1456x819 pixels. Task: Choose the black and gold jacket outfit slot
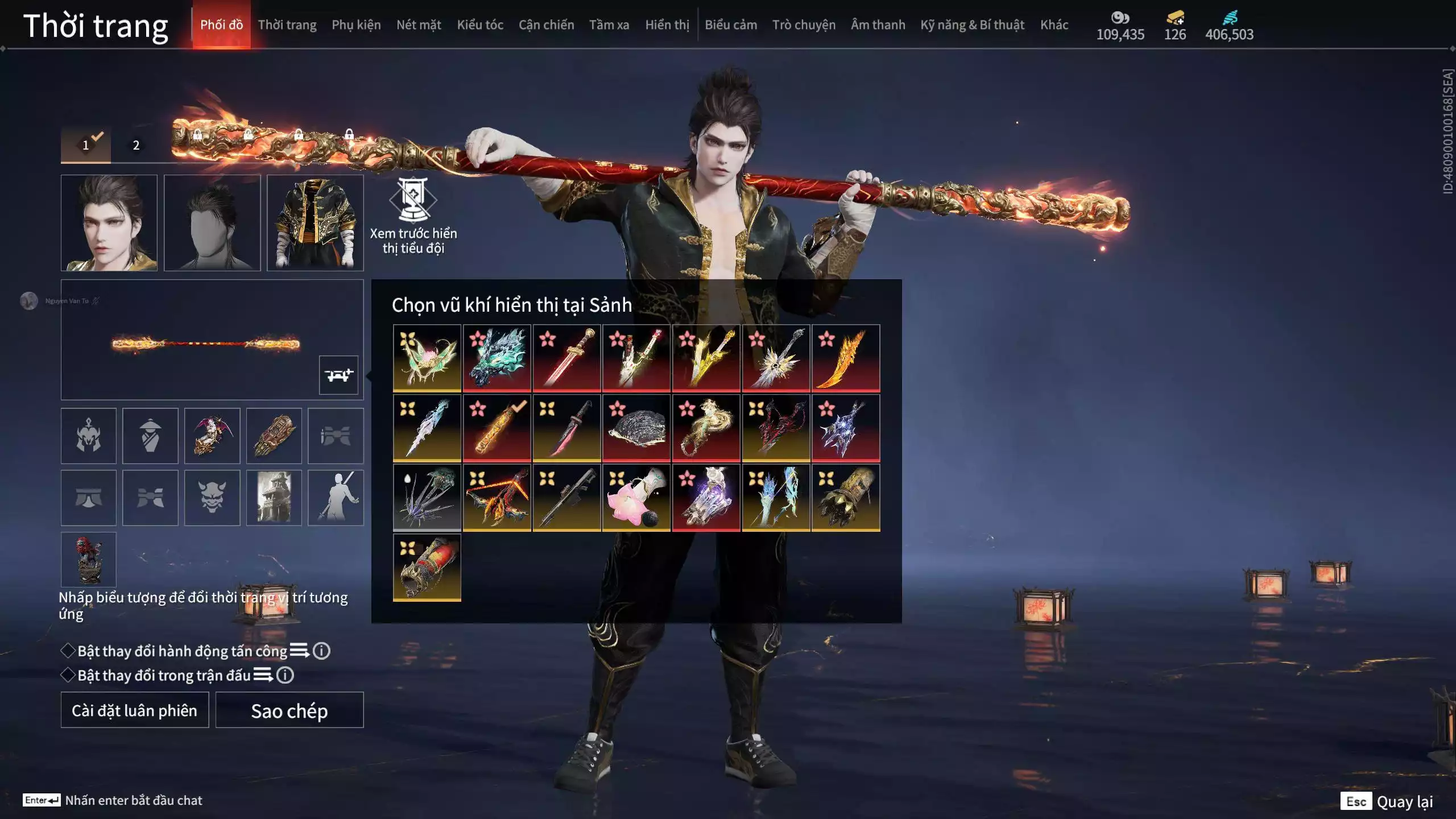pos(315,223)
